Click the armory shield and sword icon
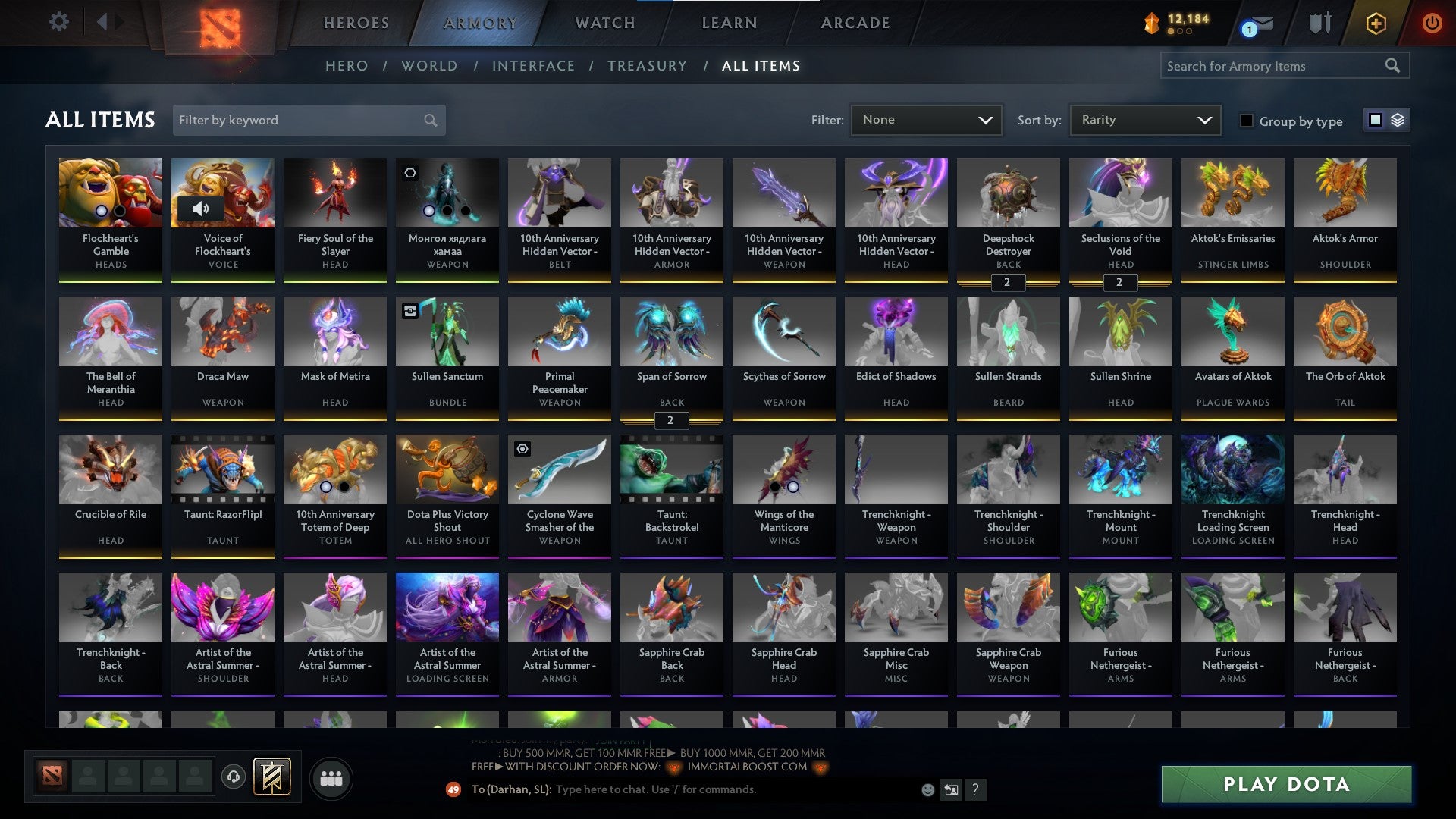This screenshot has height=819, width=1456. [1319, 23]
